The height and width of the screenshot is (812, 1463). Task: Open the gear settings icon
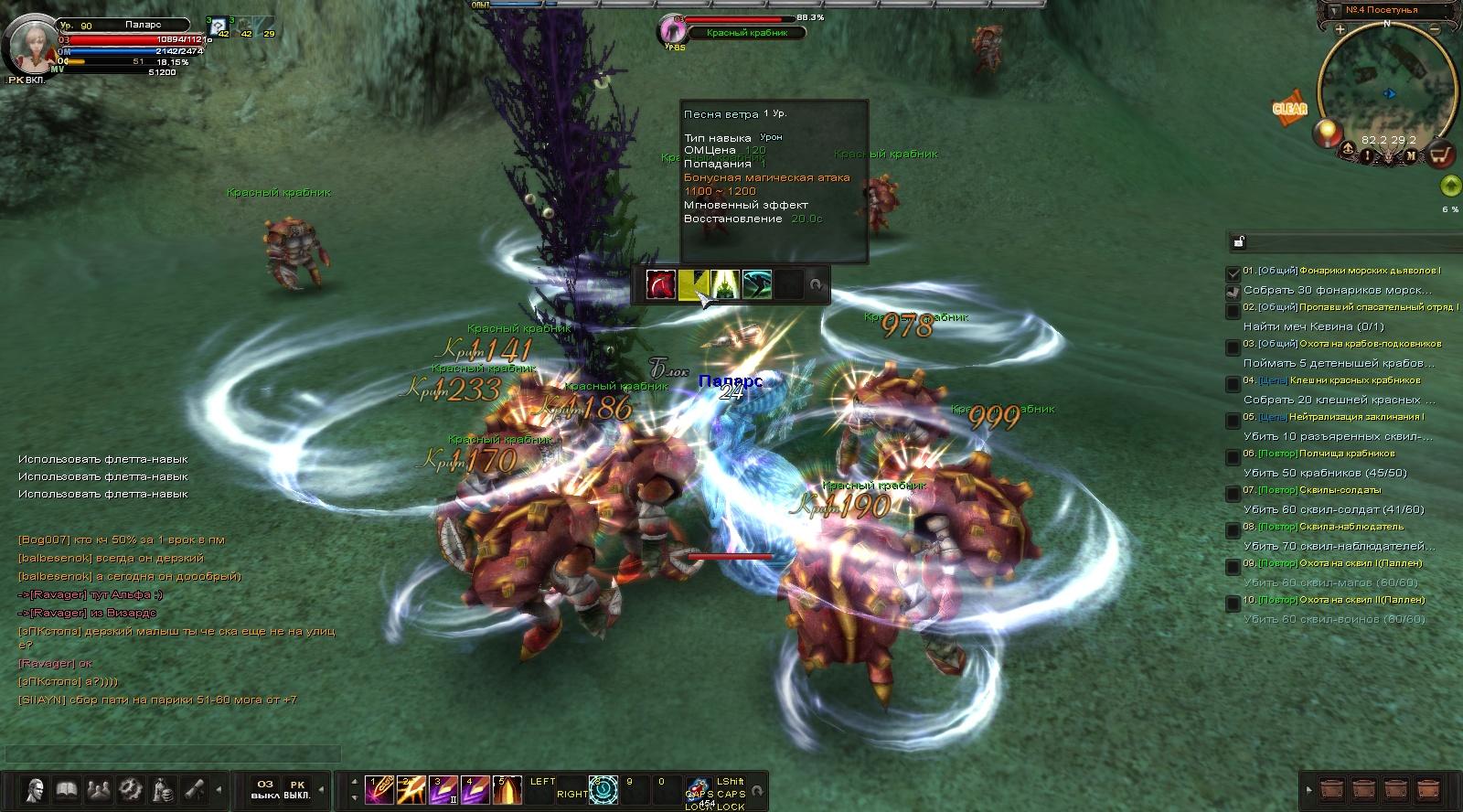pyautogui.click(x=130, y=789)
